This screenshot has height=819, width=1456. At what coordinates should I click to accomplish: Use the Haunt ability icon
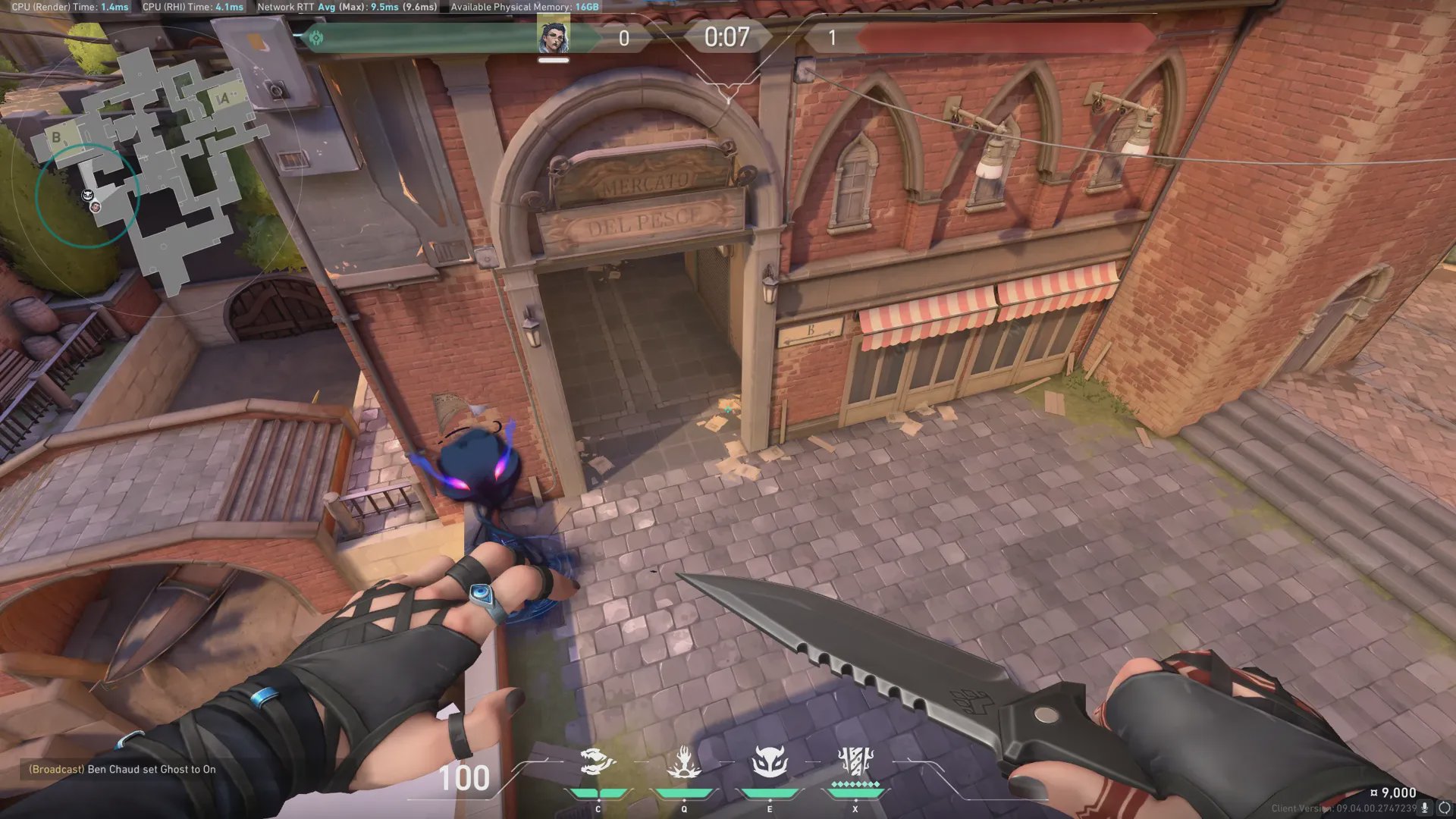point(769,761)
